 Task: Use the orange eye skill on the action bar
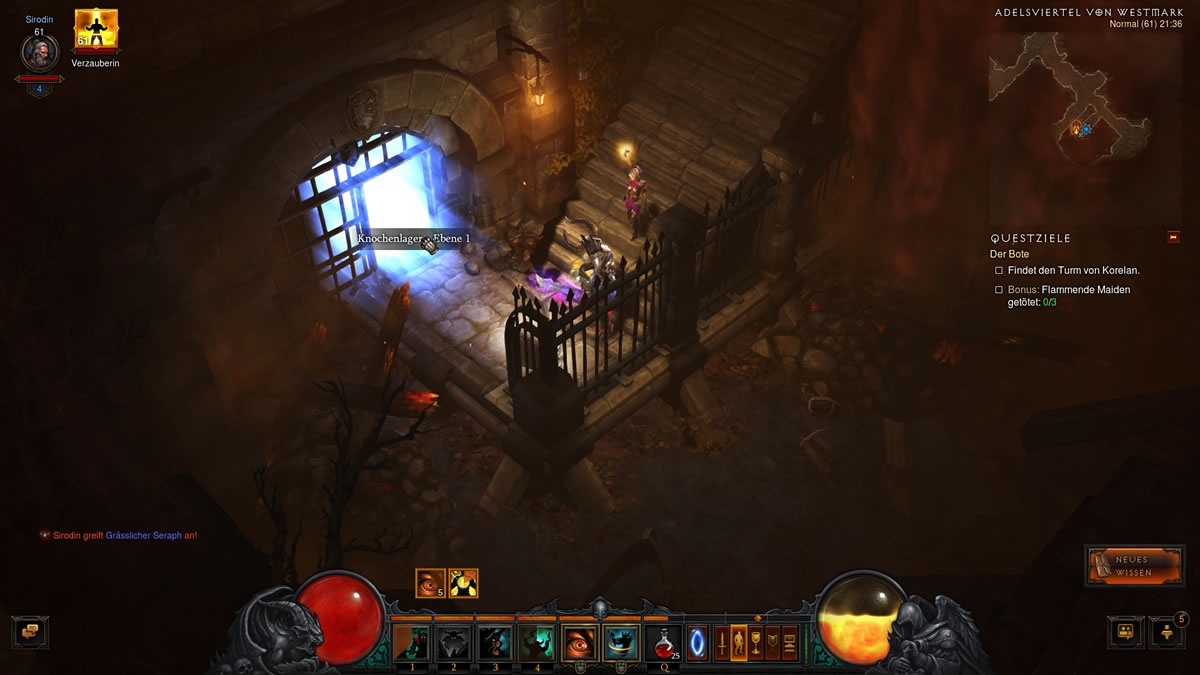[x=580, y=642]
